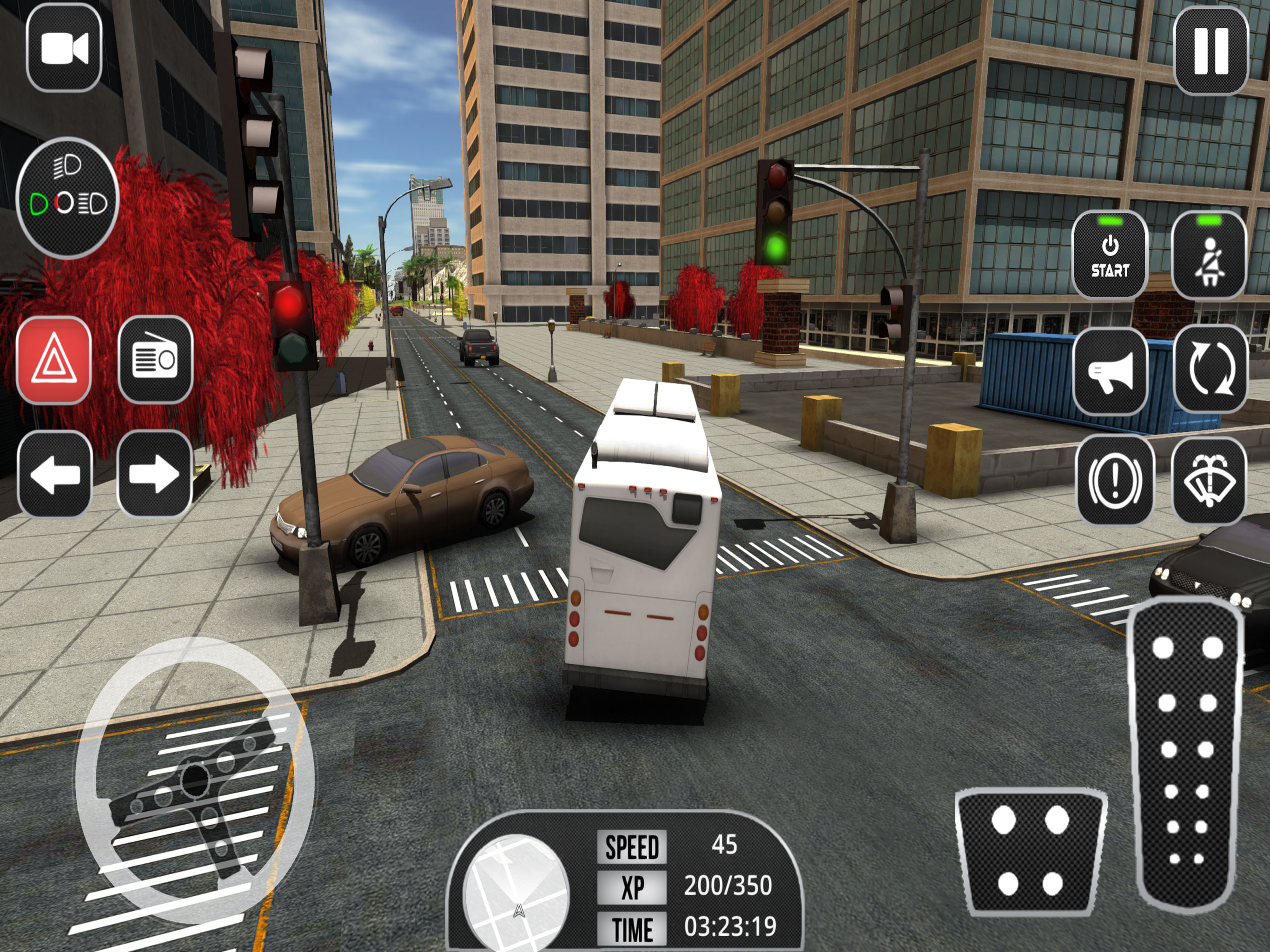
Task: Toggle the headlights control
Action: pos(67,198)
